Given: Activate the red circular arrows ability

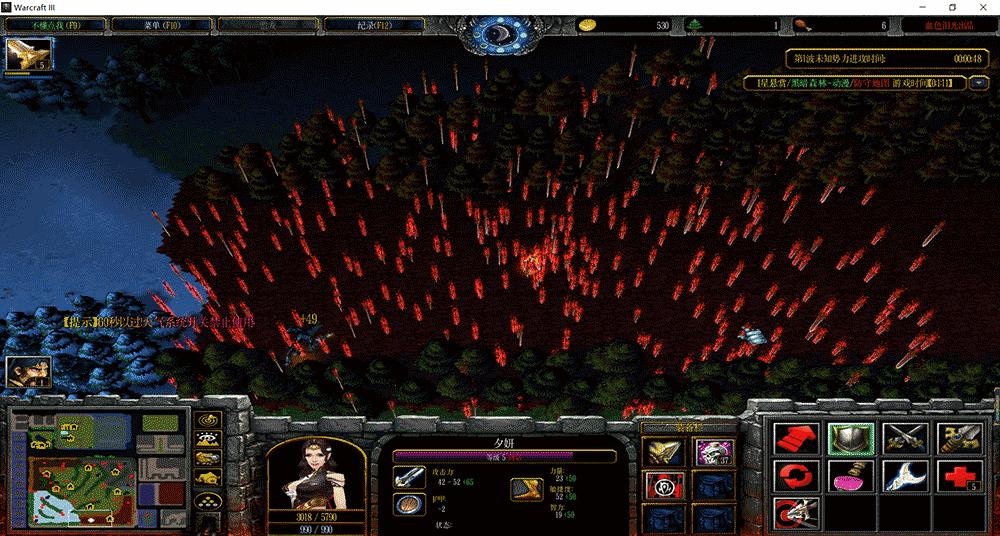Looking at the screenshot, I should (x=796, y=475).
